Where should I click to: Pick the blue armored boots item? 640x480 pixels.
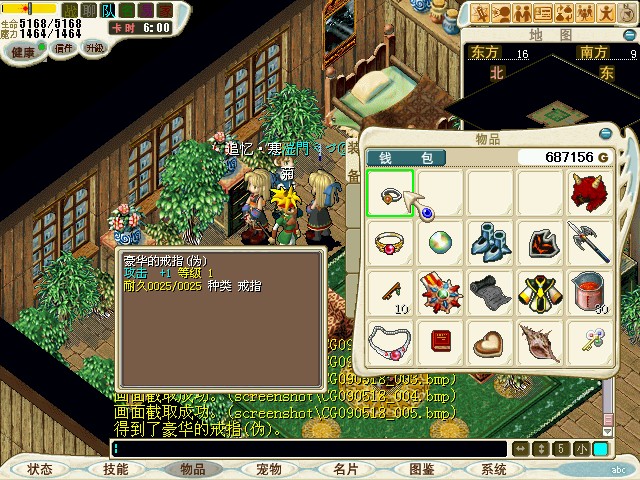tap(490, 242)
